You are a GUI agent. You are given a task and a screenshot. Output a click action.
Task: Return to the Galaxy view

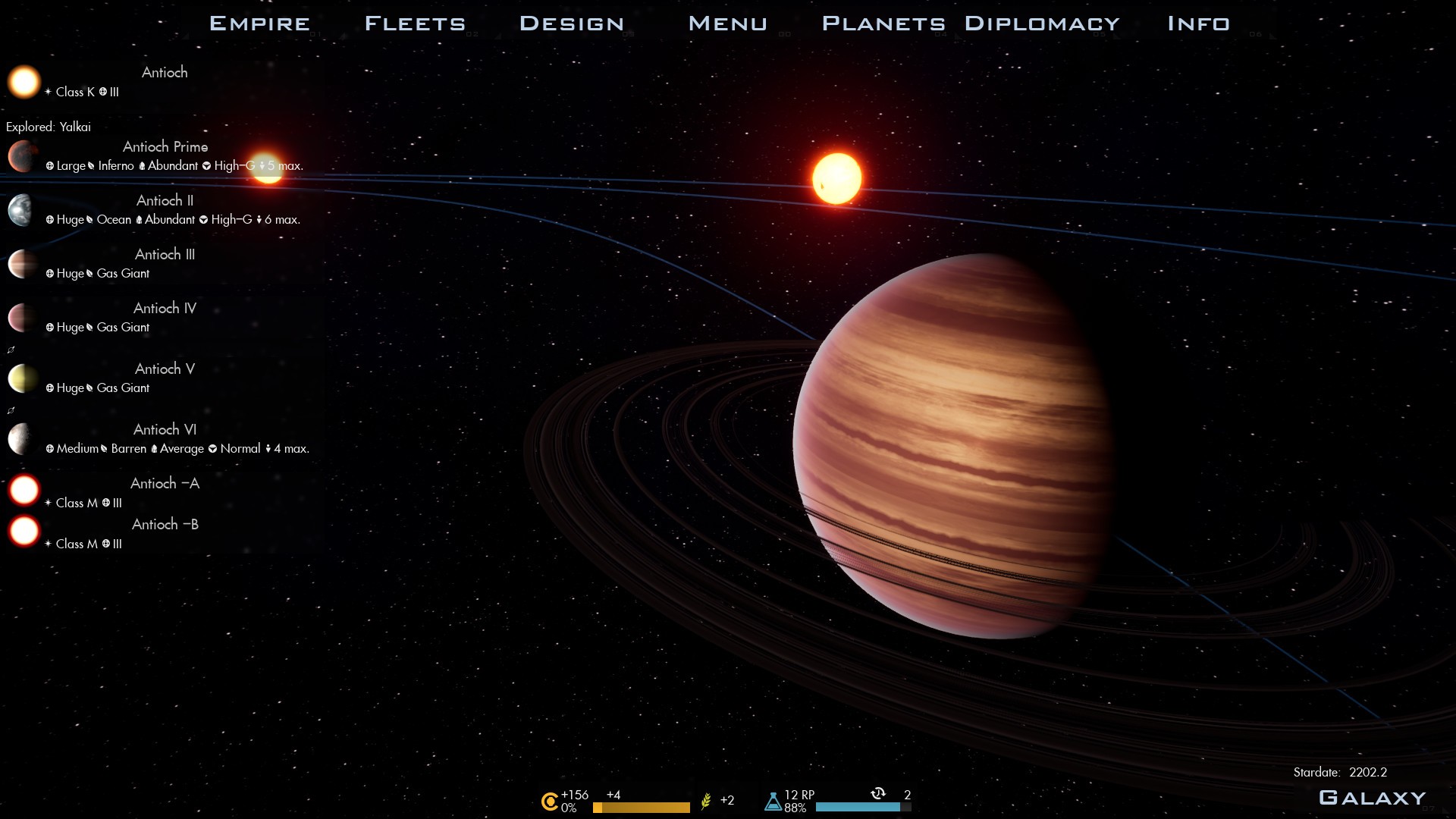tap(1372, 798)
